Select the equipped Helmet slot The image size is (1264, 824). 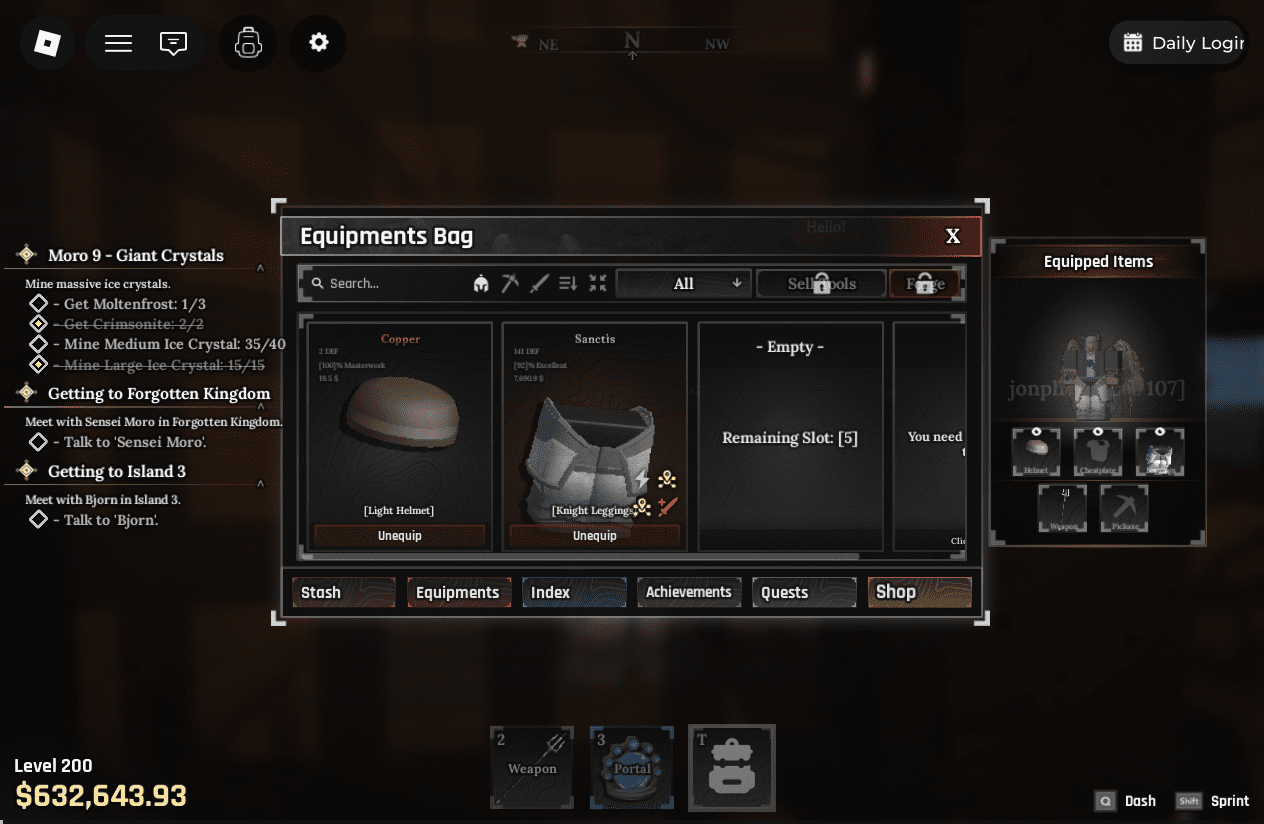coord(1036,452)
